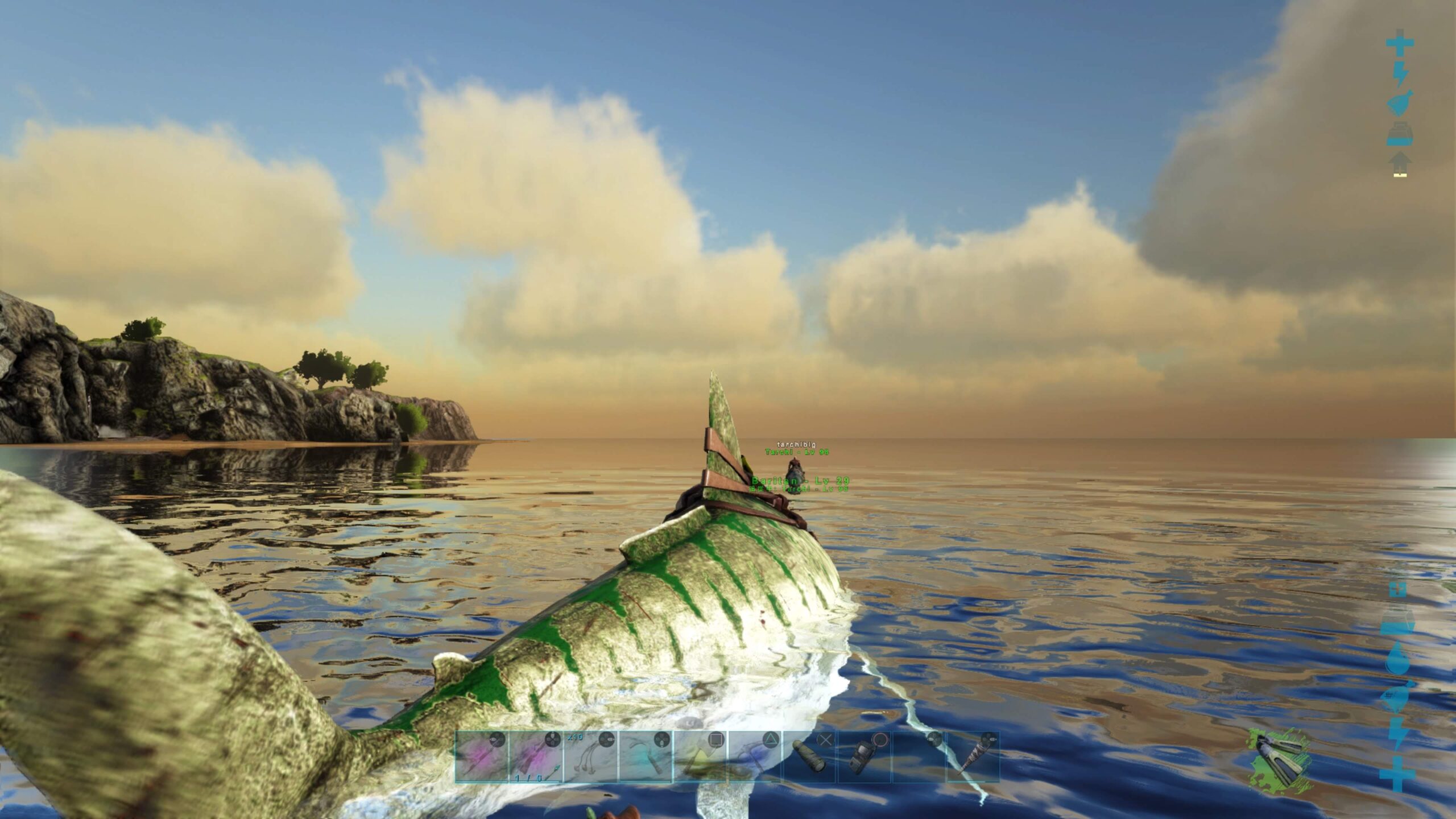The height and width of the screenshot is (819, 1456).
Task: Select the spyglass cylinder hotbar slot
Action: [x=809, y=757]
